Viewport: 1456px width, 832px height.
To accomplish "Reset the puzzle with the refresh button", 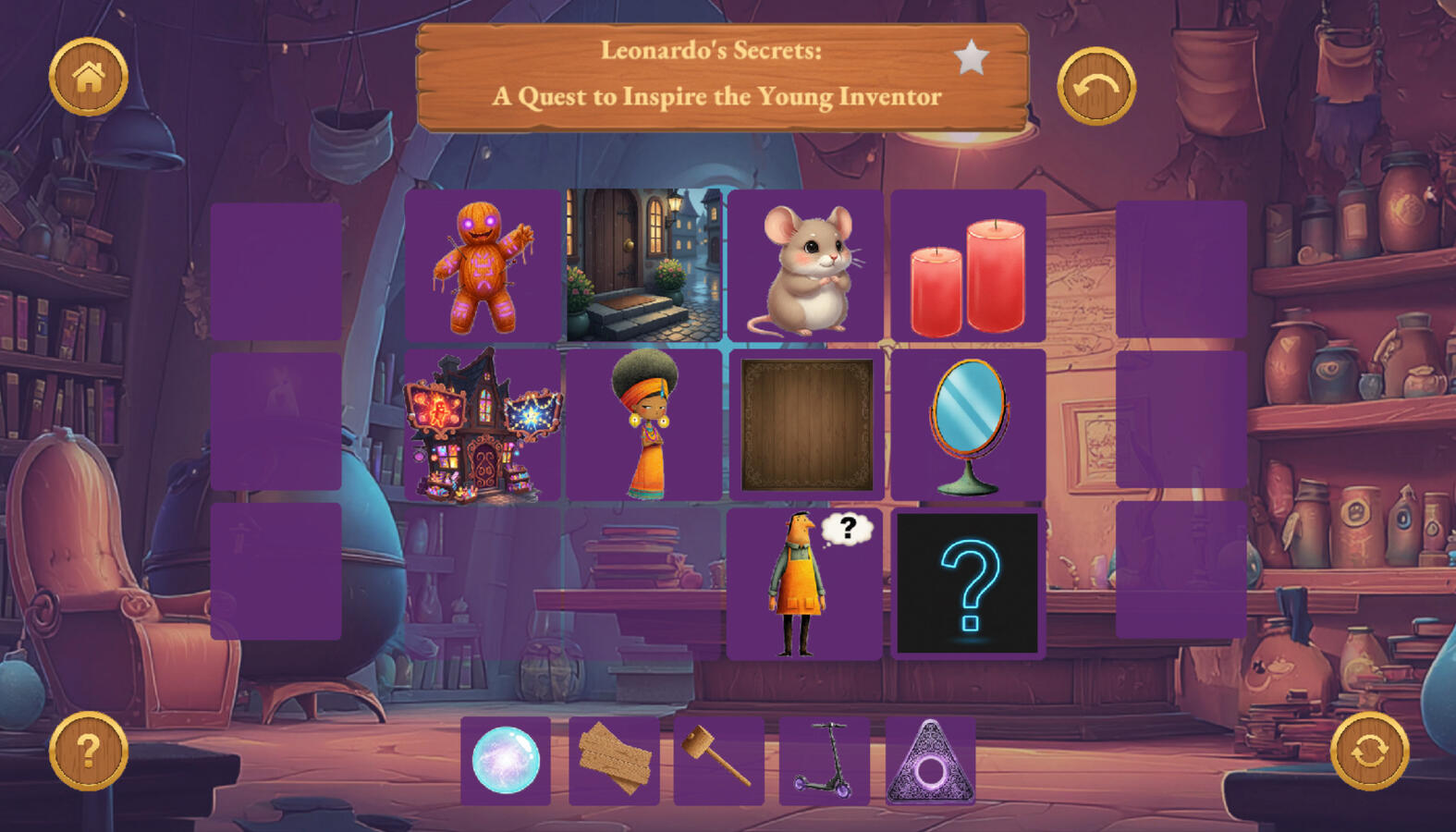I will (1369, 751).
